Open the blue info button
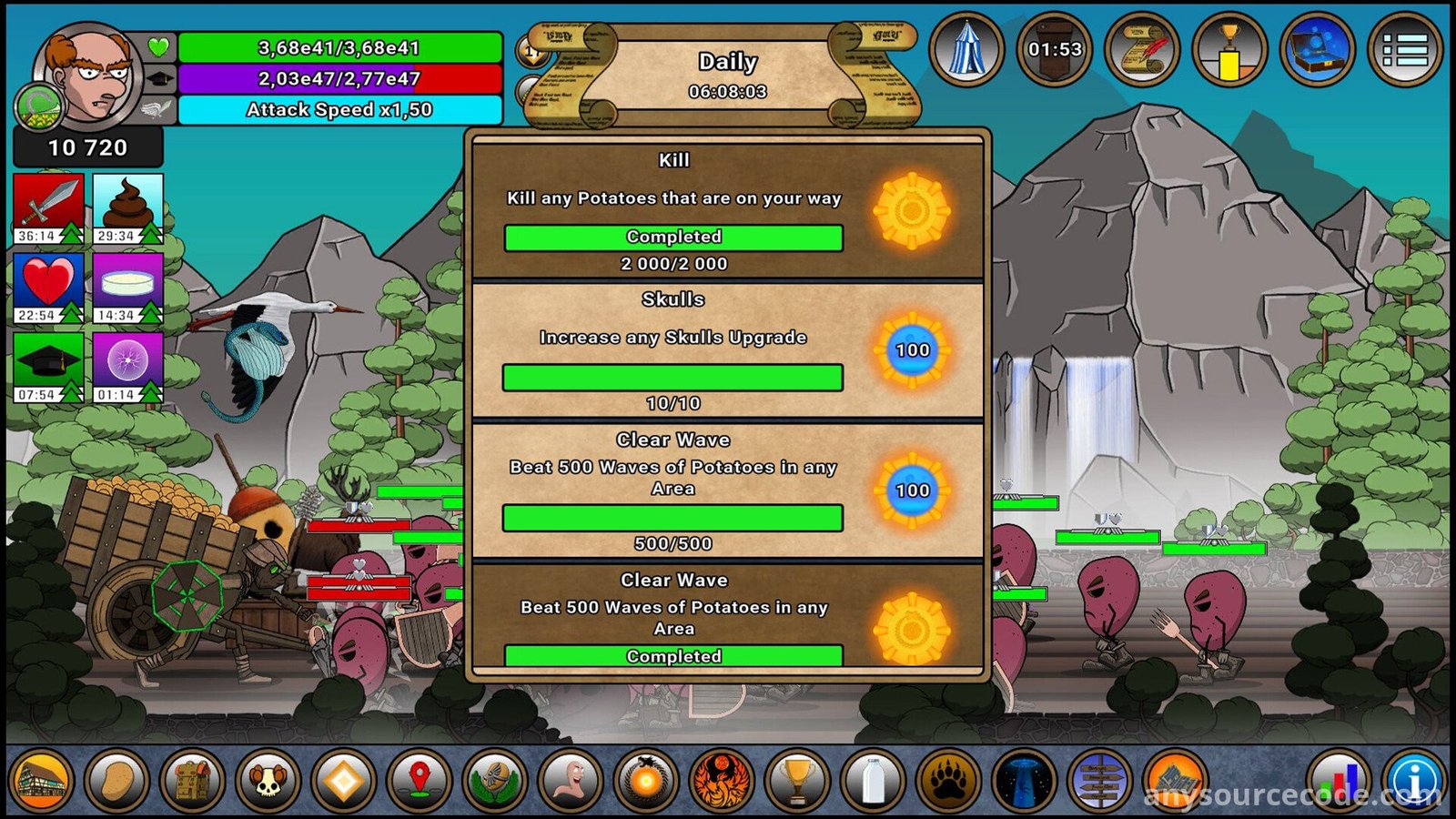This screenshot has width=1456, height=819. [x=1415, y=781]
